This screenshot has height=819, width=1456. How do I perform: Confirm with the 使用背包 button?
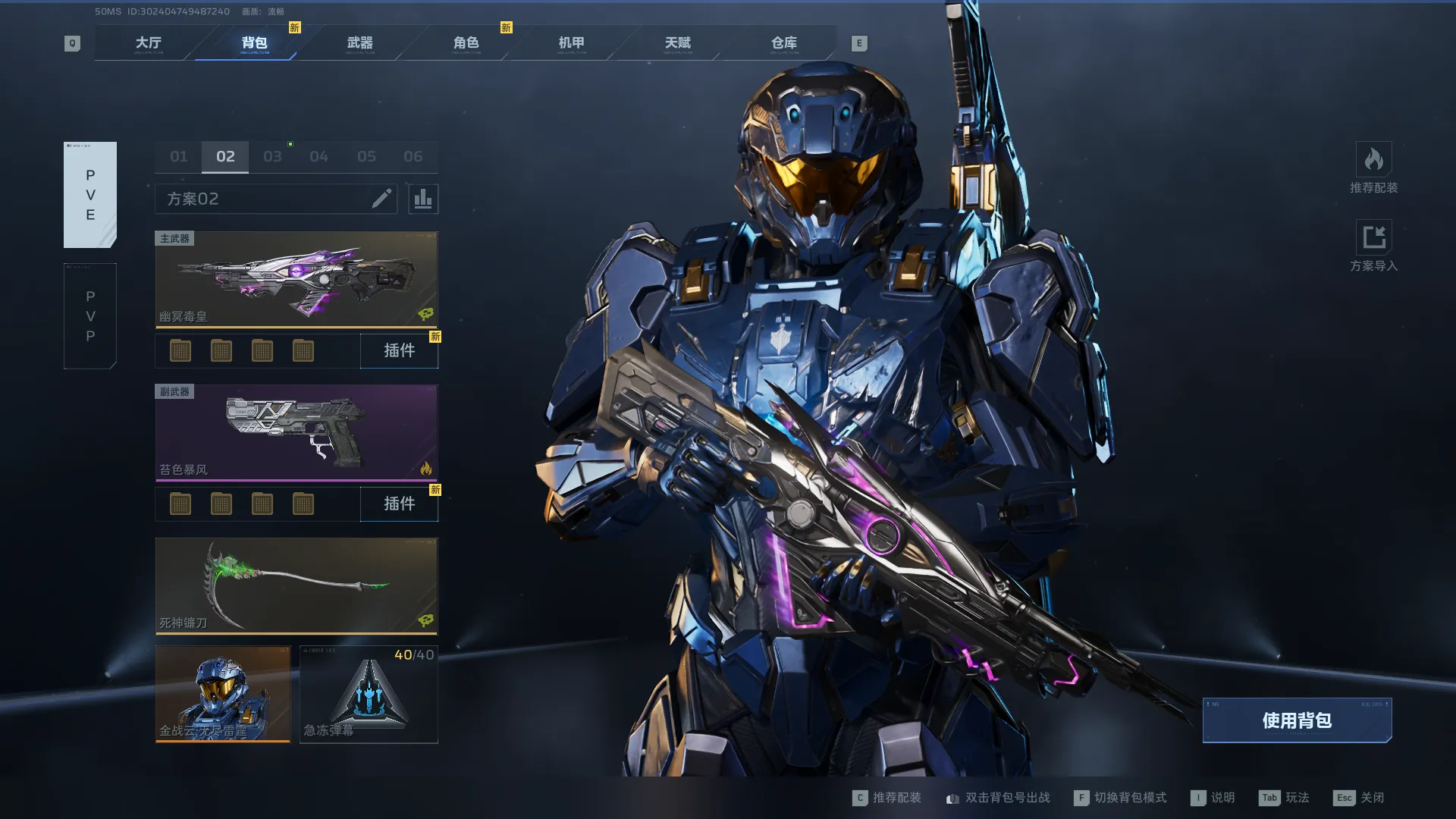click(1297, 720)
